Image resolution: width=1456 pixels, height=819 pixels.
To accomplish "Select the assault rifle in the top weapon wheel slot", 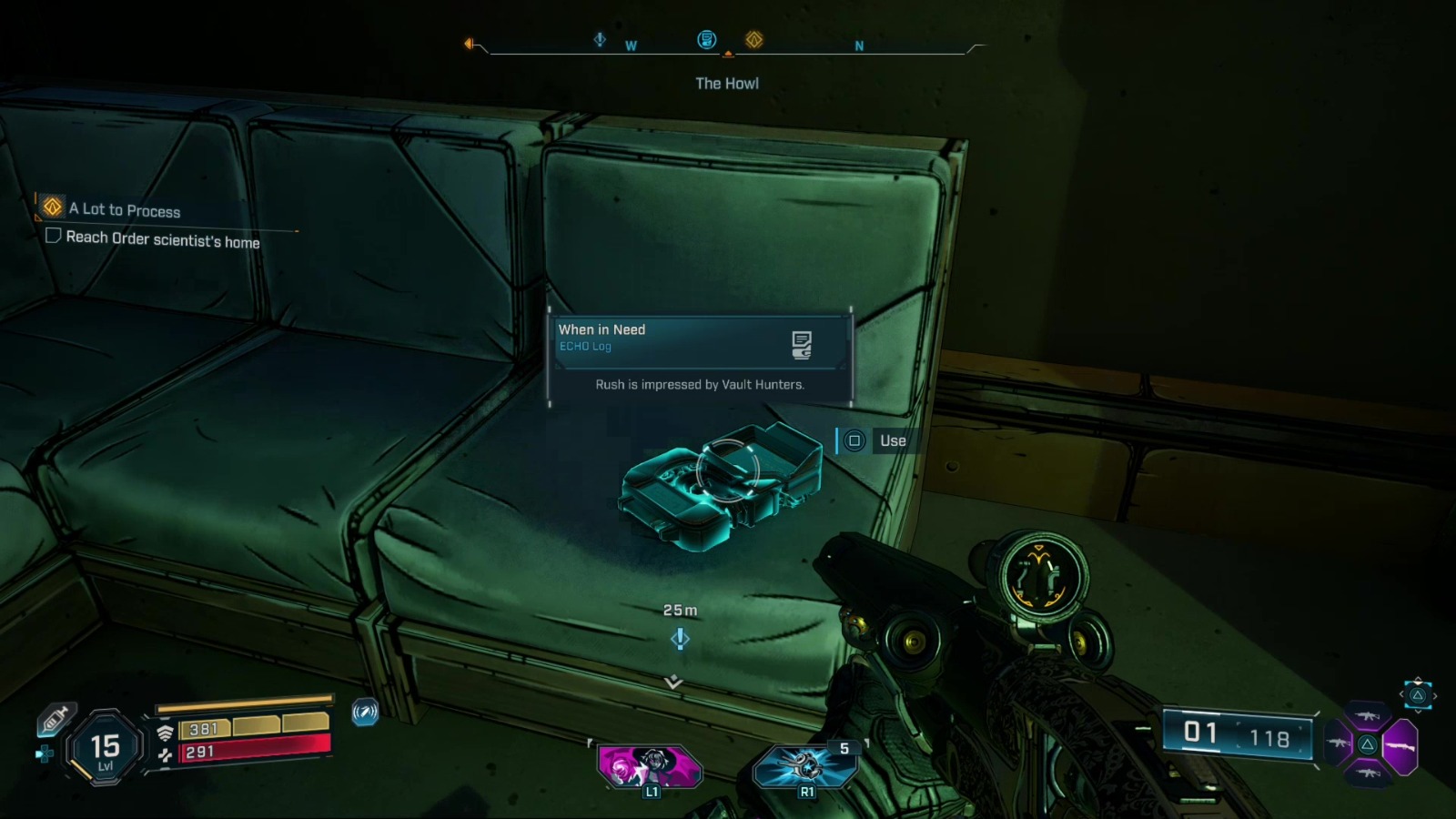I will [1367, 716].
